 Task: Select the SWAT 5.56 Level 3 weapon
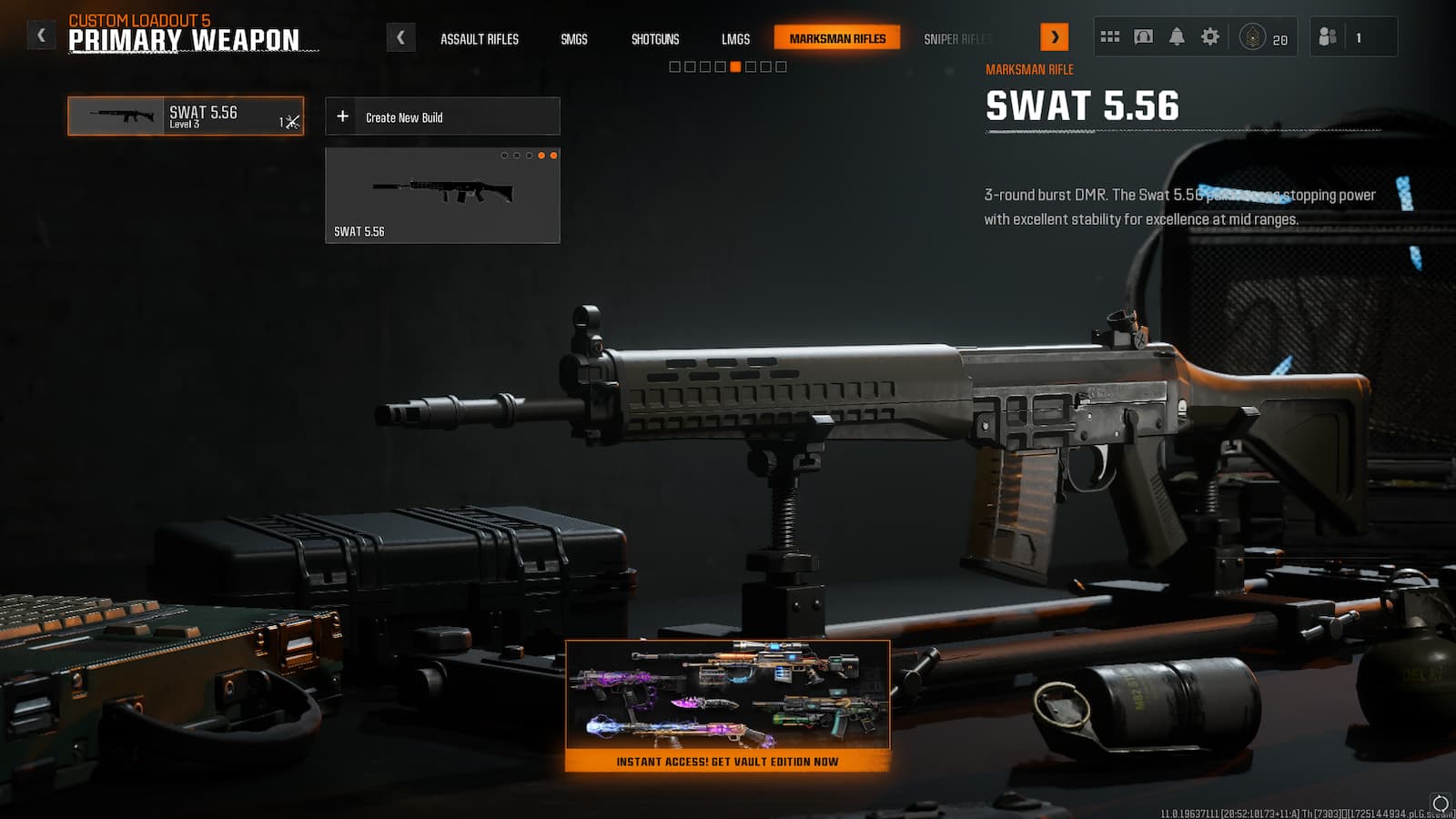tap(186, 116)
